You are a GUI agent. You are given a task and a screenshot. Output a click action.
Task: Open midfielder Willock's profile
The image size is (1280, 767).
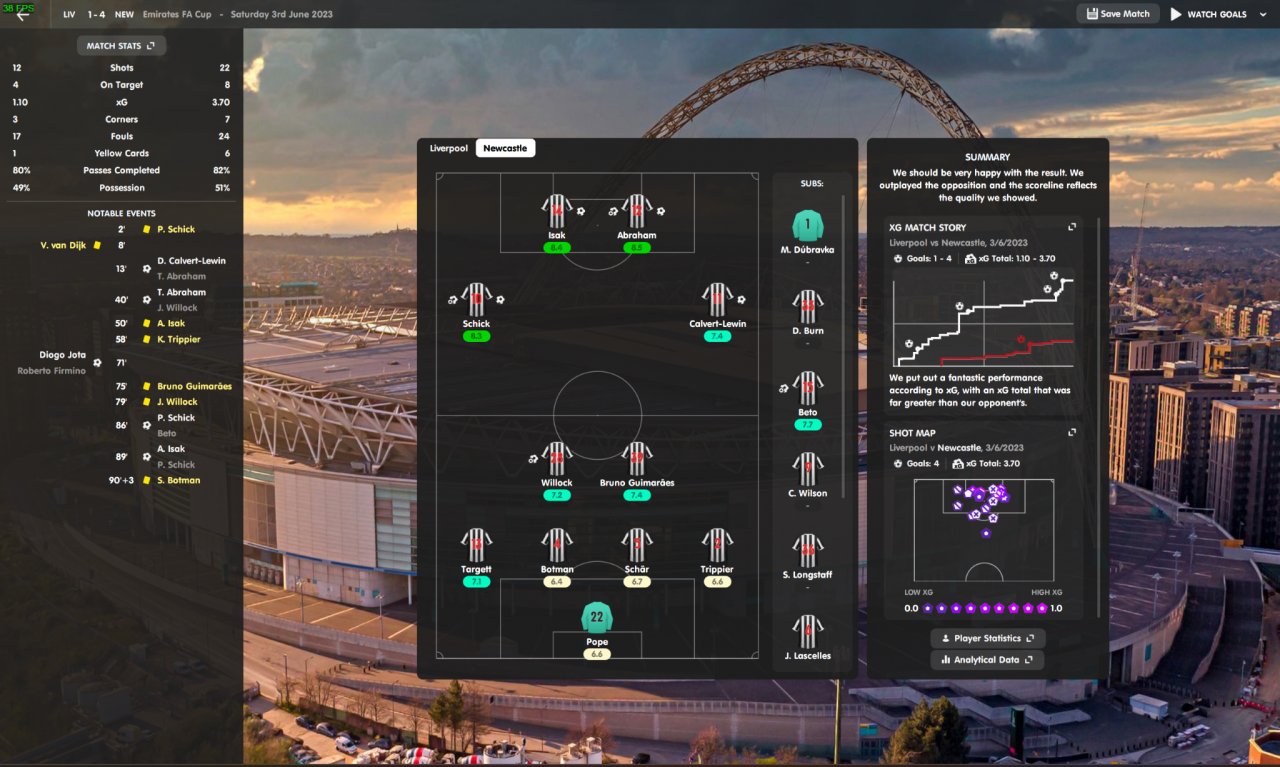point(557,459)
